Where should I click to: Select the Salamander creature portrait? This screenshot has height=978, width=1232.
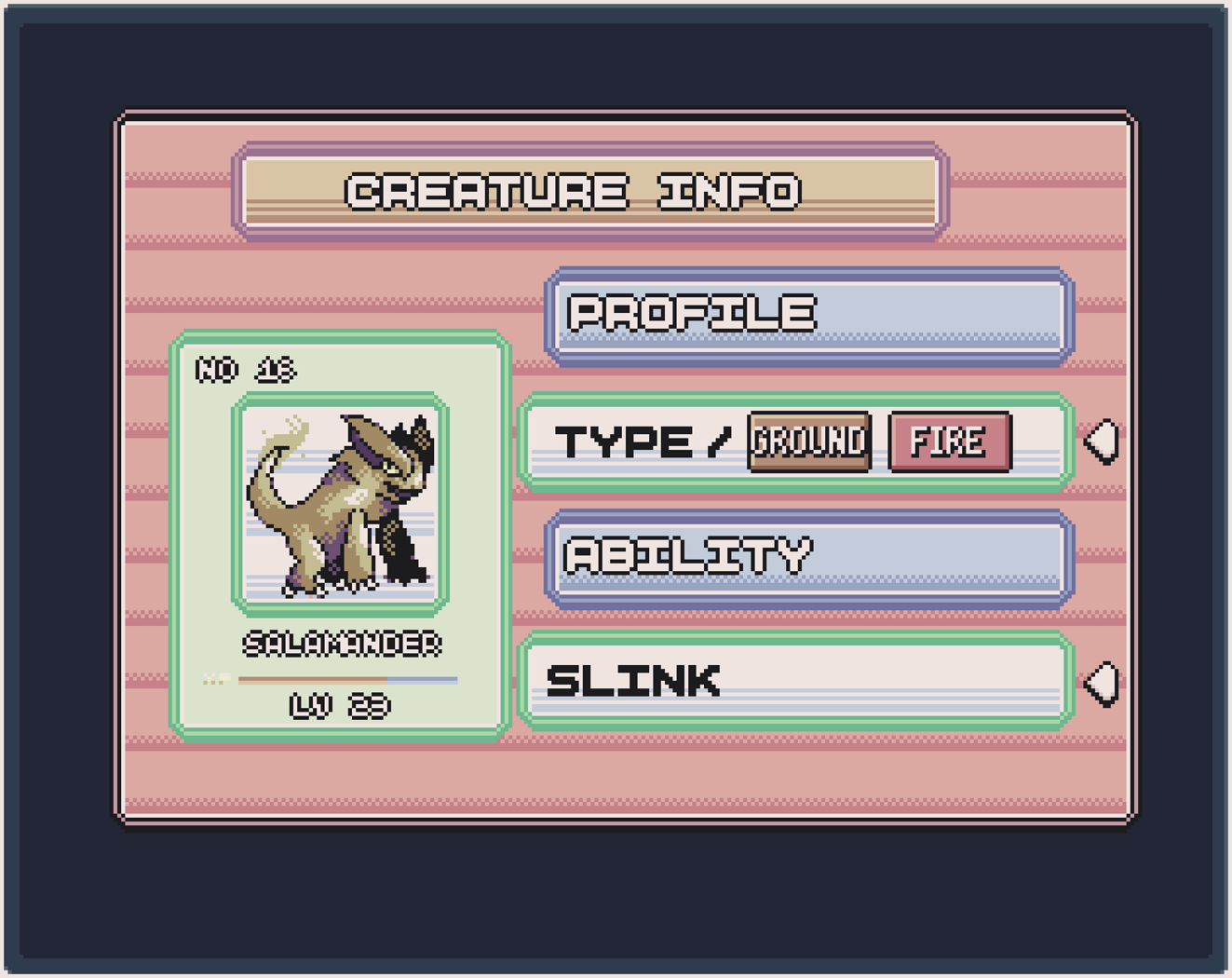(x=340, y=504)
